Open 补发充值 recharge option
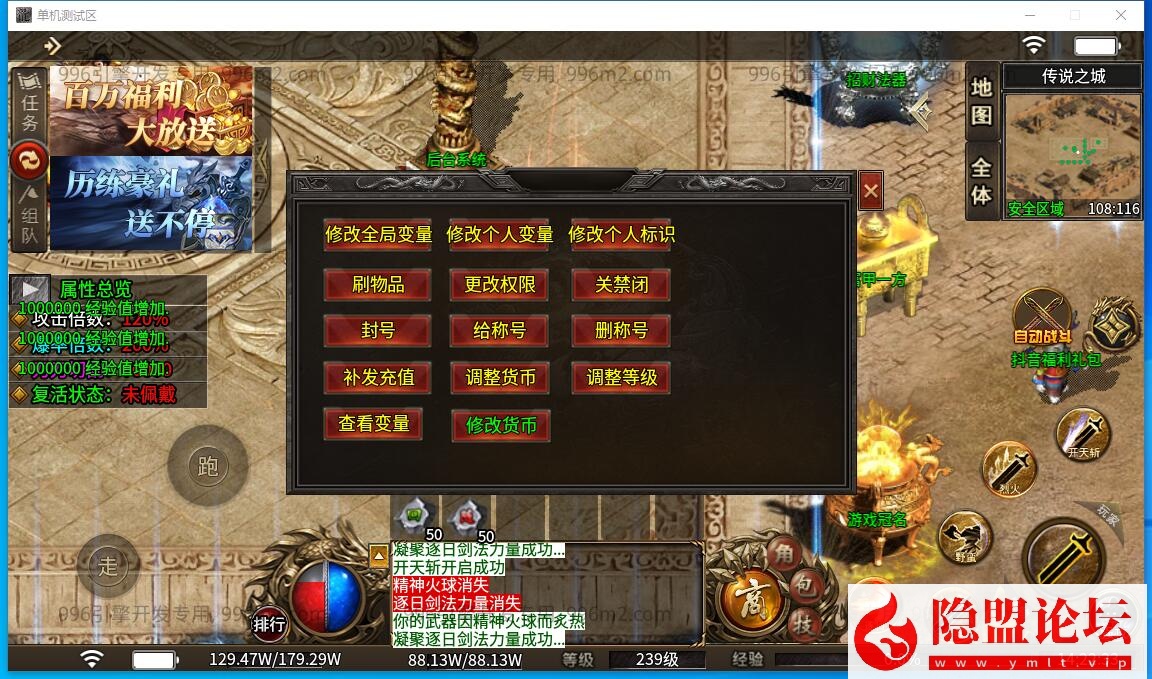Viewport: 1152px width, 679px height. click(378, 378)
